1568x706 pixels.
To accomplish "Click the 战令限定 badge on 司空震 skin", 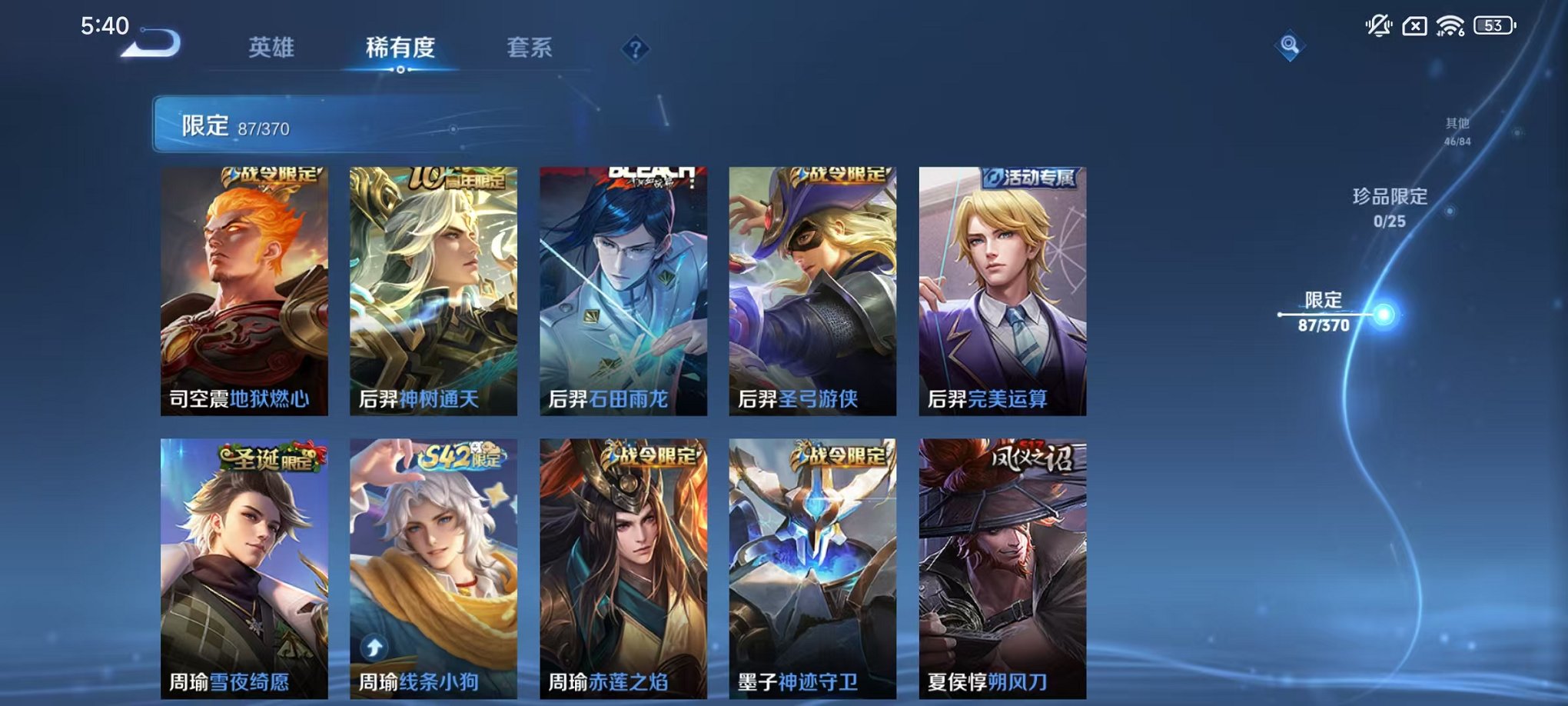I will [273, 175].
